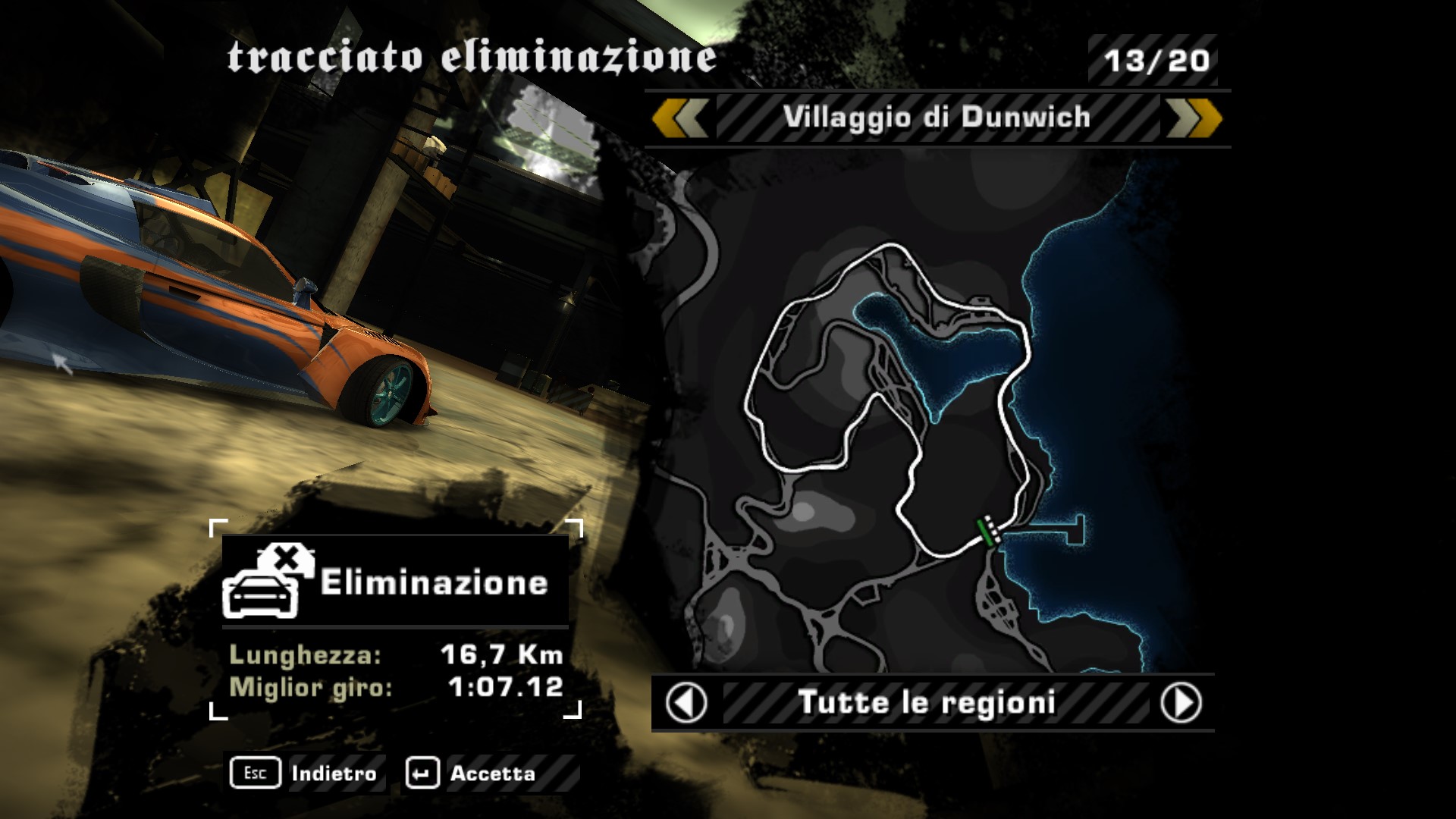
Task: Switch to previous region with left arrow
Action: tap(686, 703)
